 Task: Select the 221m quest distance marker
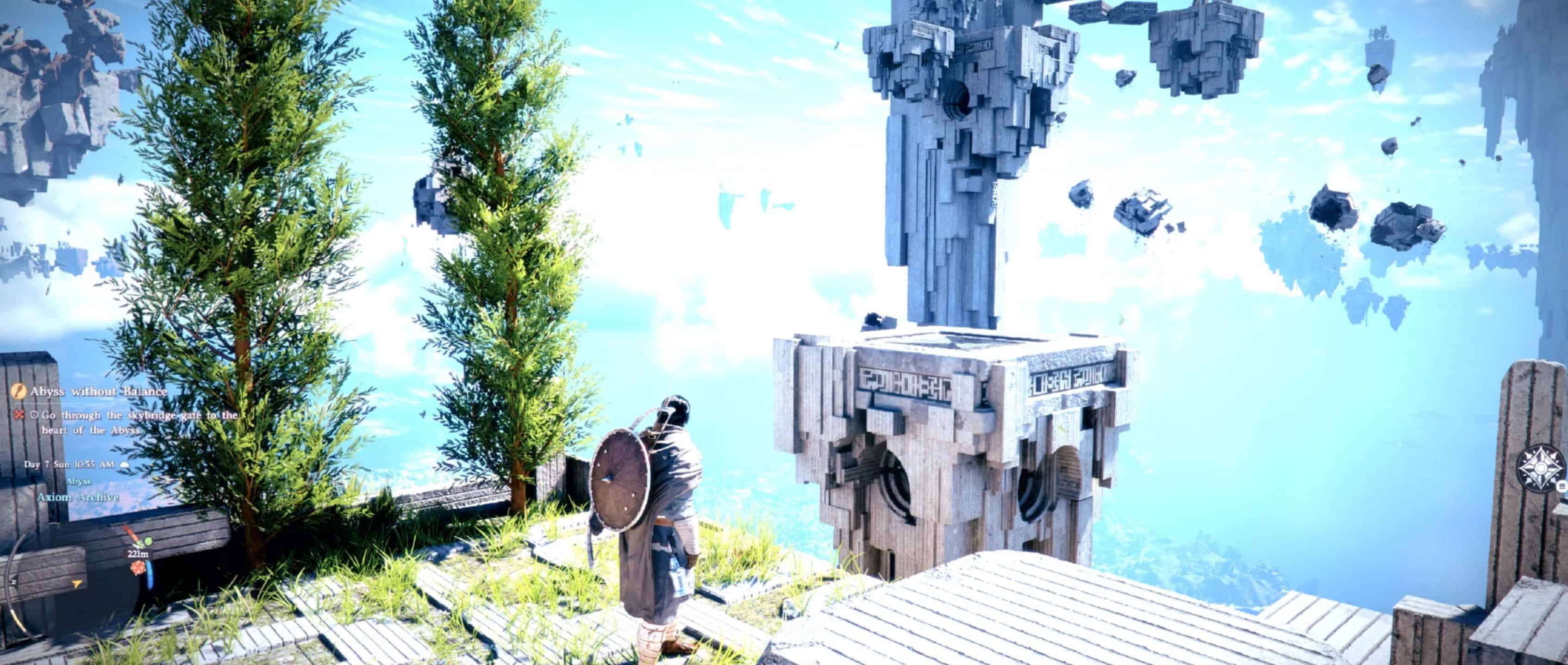138,554
